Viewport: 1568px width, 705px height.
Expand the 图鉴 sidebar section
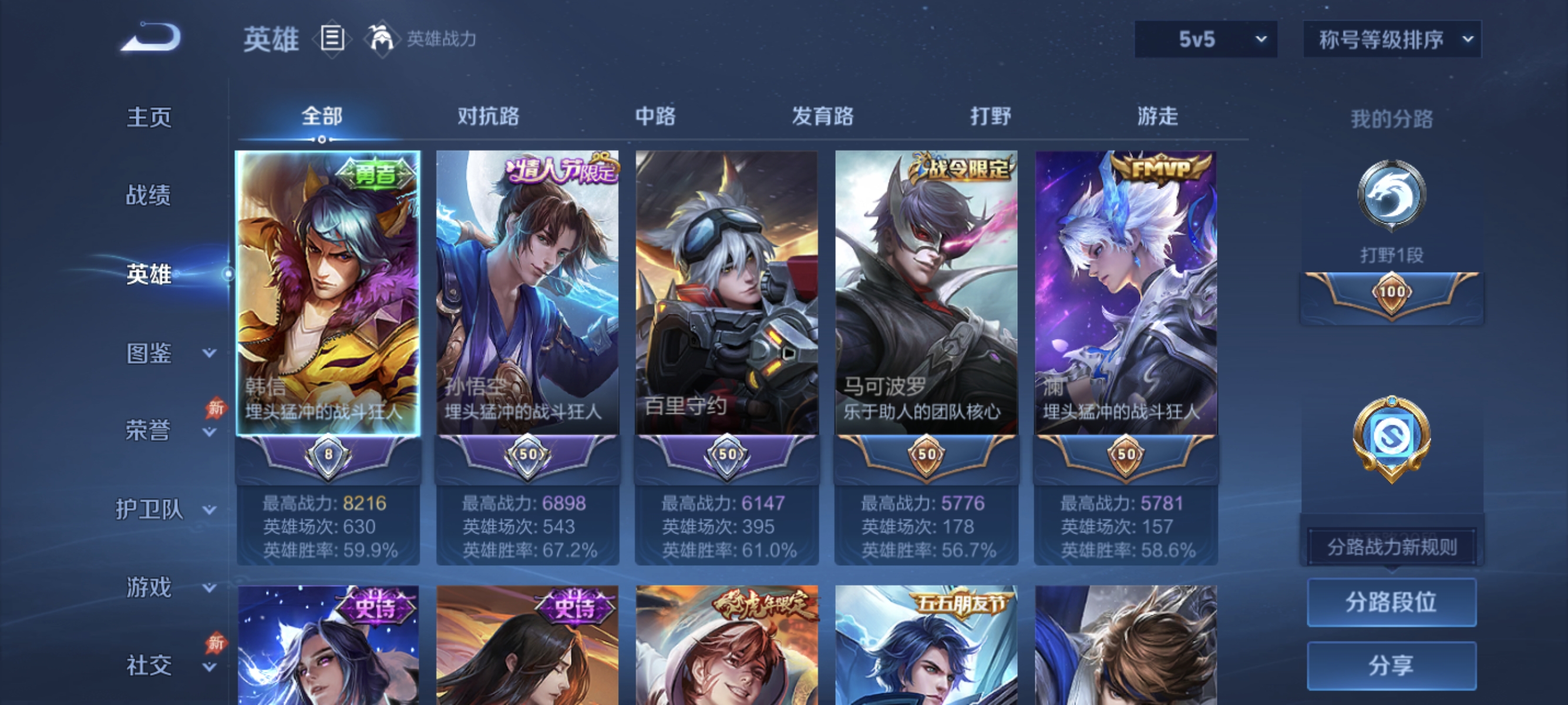tap(149, 353)
